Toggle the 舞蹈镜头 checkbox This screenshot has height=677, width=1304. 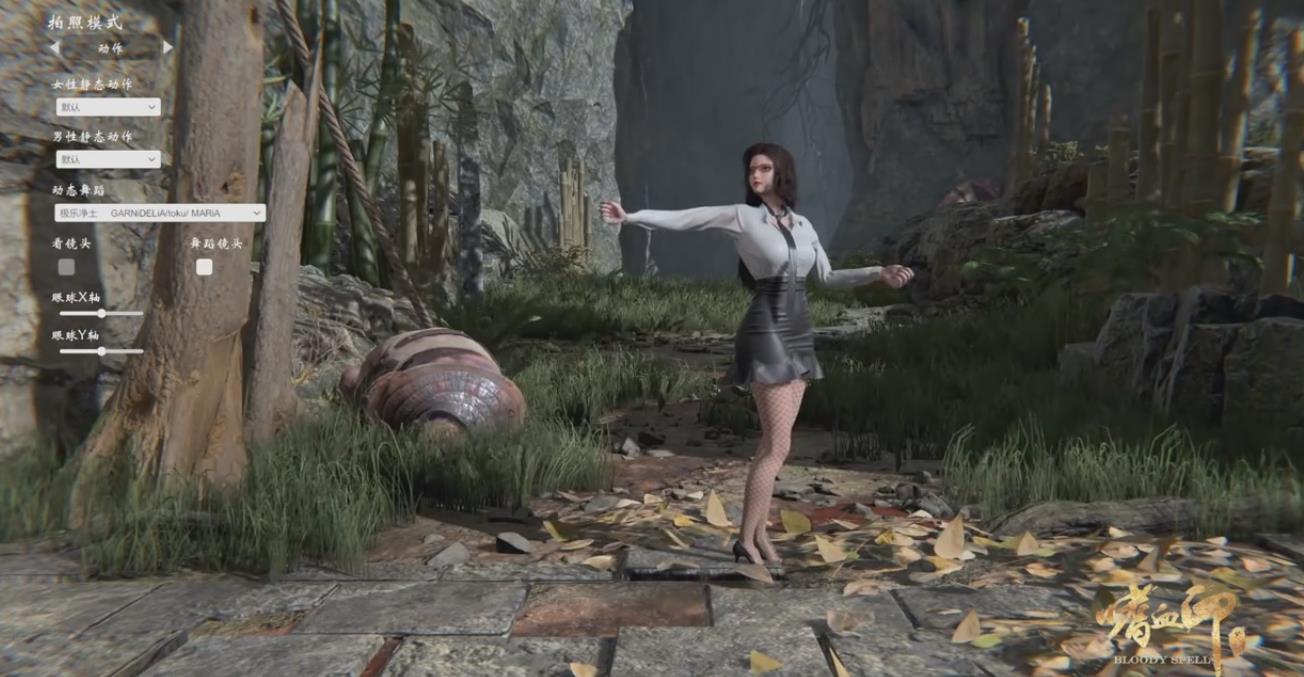pyautogui.click(x=204, y=267)
